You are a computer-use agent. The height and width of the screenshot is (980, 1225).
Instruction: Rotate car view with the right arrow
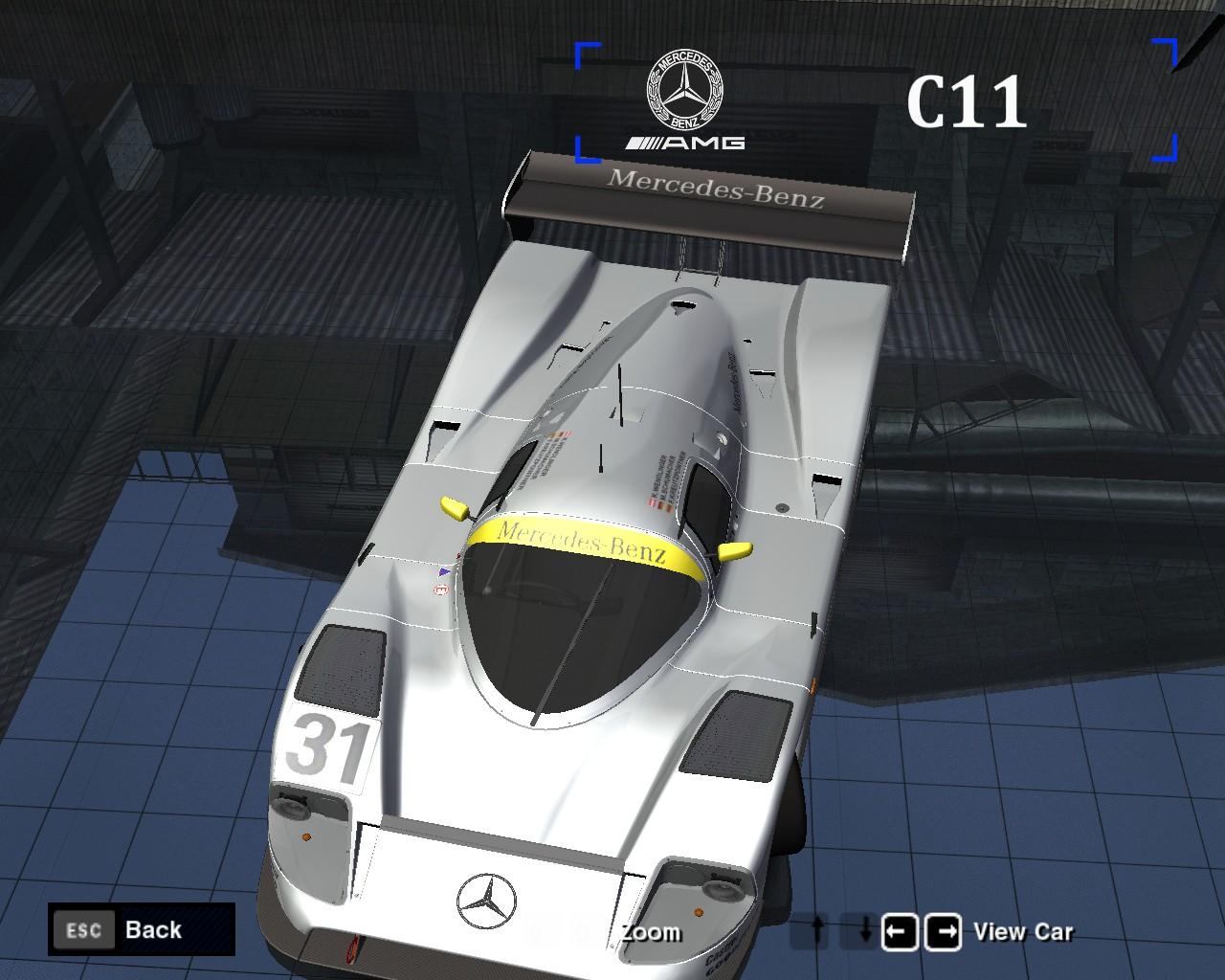pyautogui.click(x=943, y=931)
